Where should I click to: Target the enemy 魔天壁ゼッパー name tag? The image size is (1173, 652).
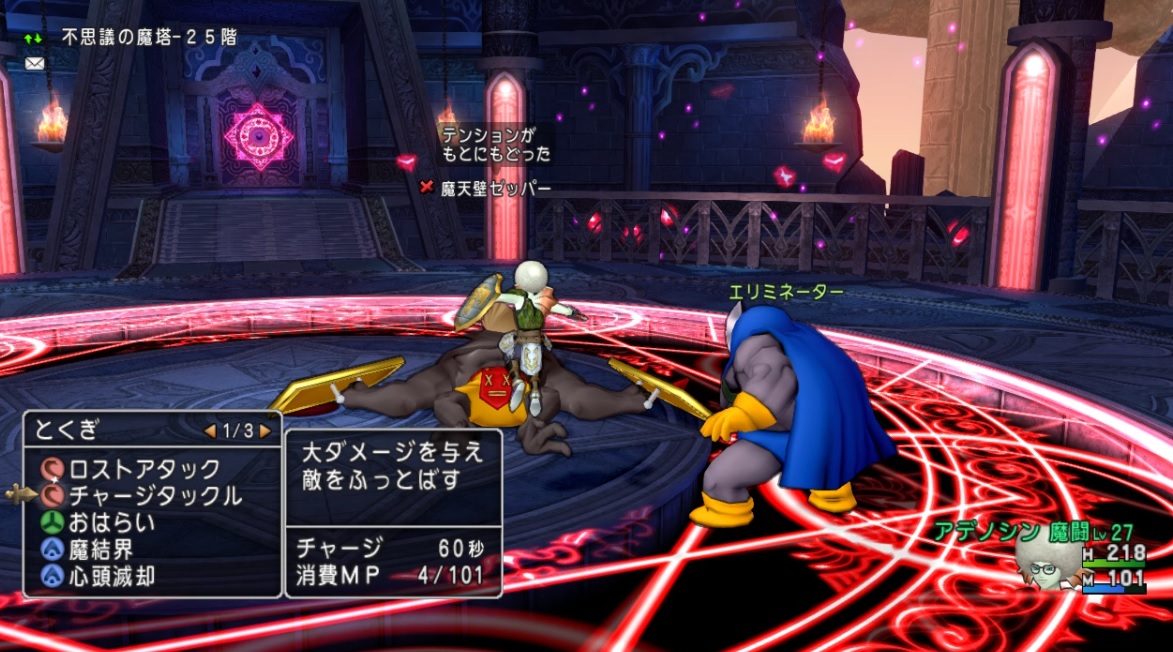tap(495, 188)
